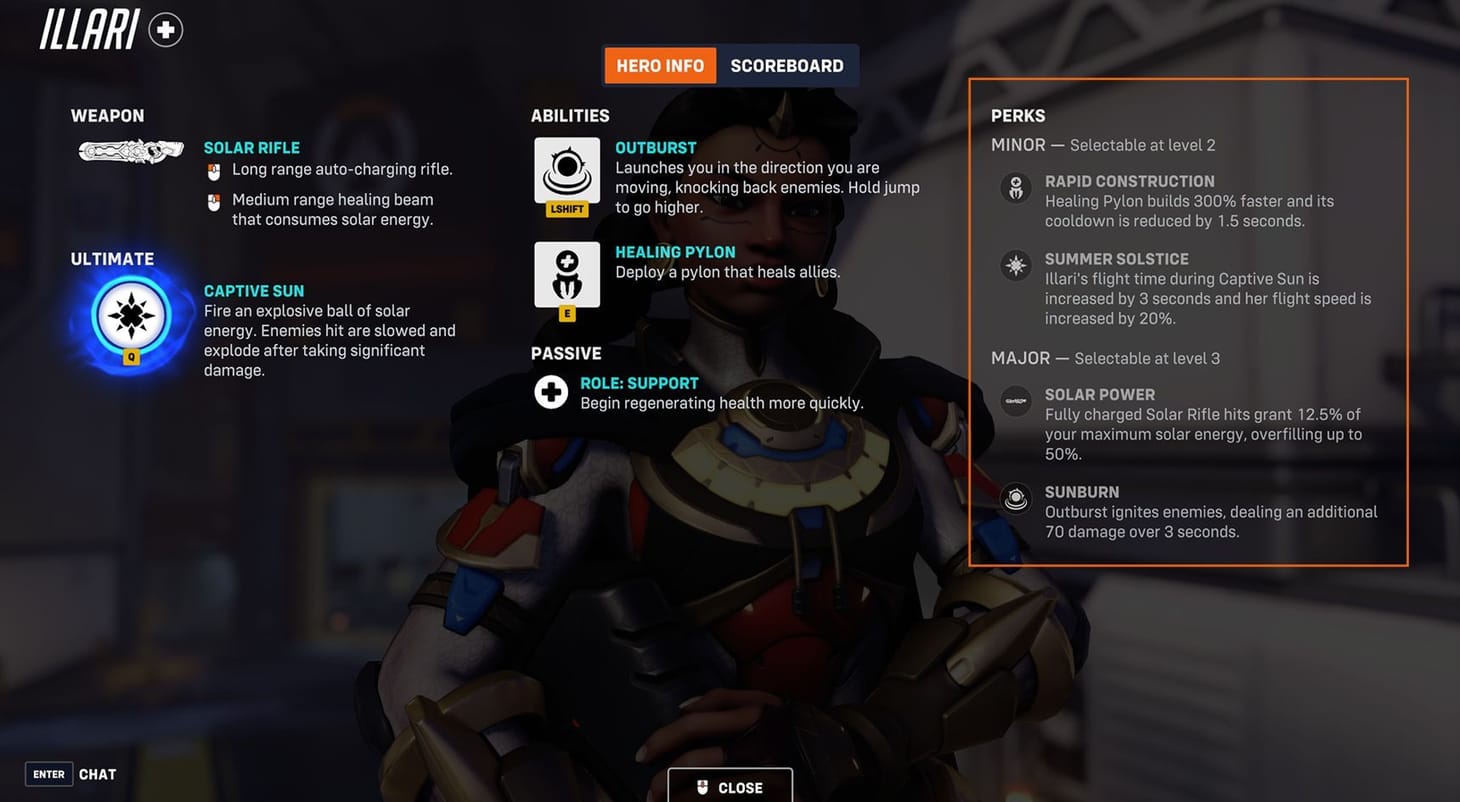Open chat with the Chat button
Image resolution: width=1460 pixels, height=802 pixels.
[97, 774]
